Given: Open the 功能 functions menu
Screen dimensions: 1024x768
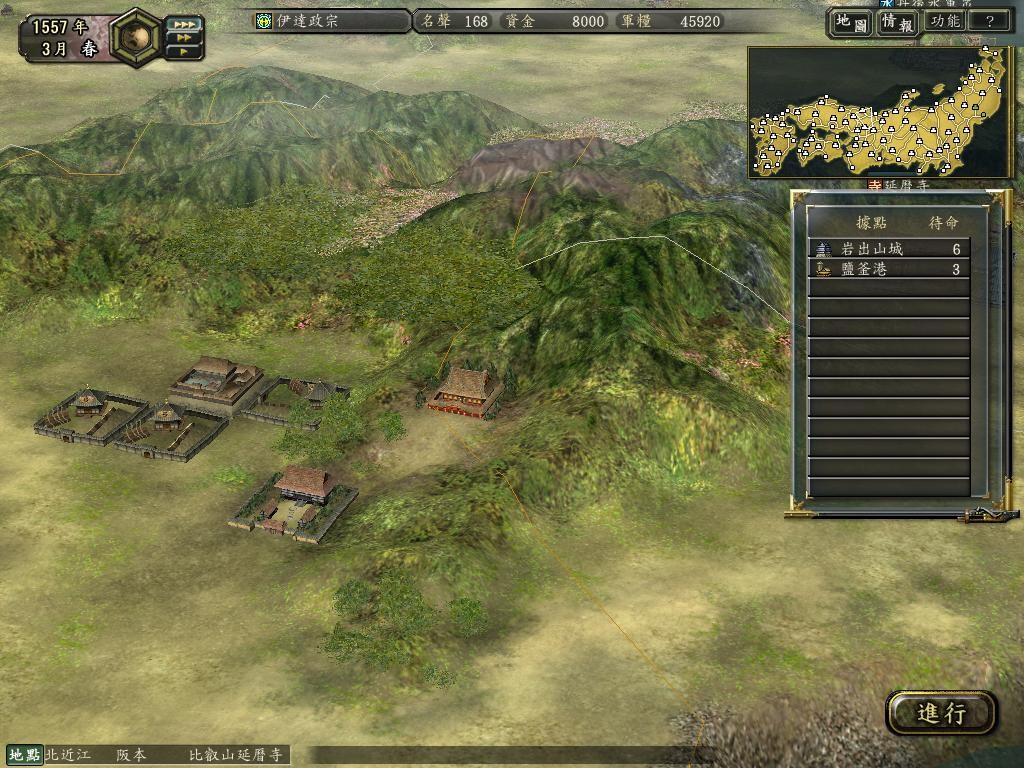Looking at the screenshot, I should (944, 22).
